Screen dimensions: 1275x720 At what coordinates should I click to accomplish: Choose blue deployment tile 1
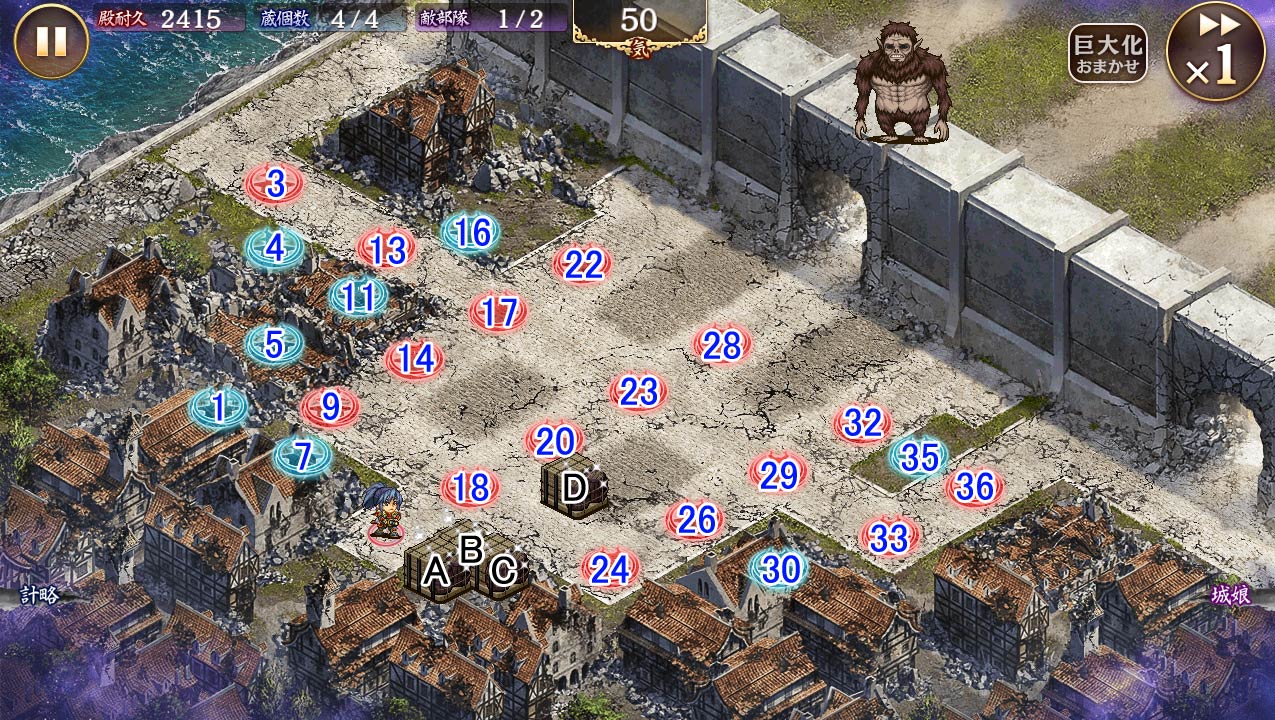click(218, 407)
